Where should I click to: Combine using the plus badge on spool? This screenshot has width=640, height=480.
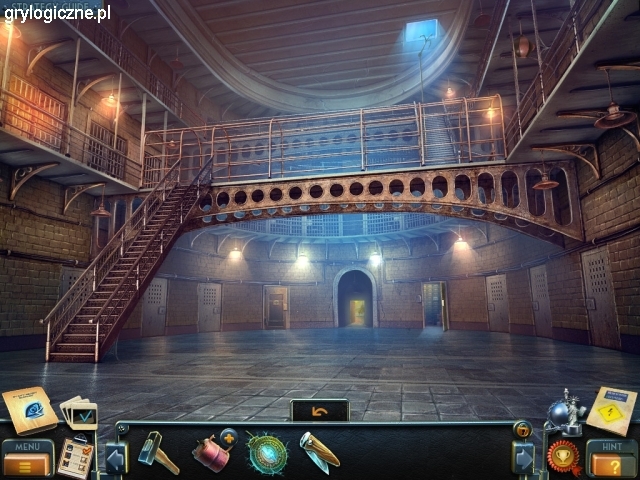[228, 436]
